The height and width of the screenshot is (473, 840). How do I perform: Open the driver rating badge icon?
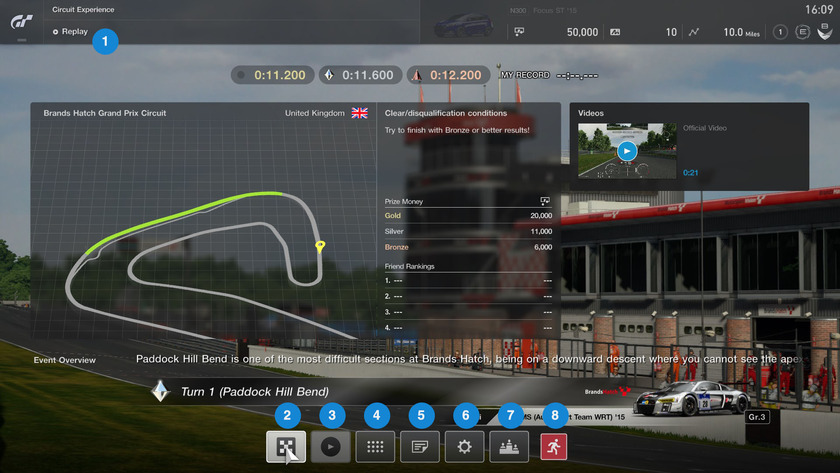[802, 32]
